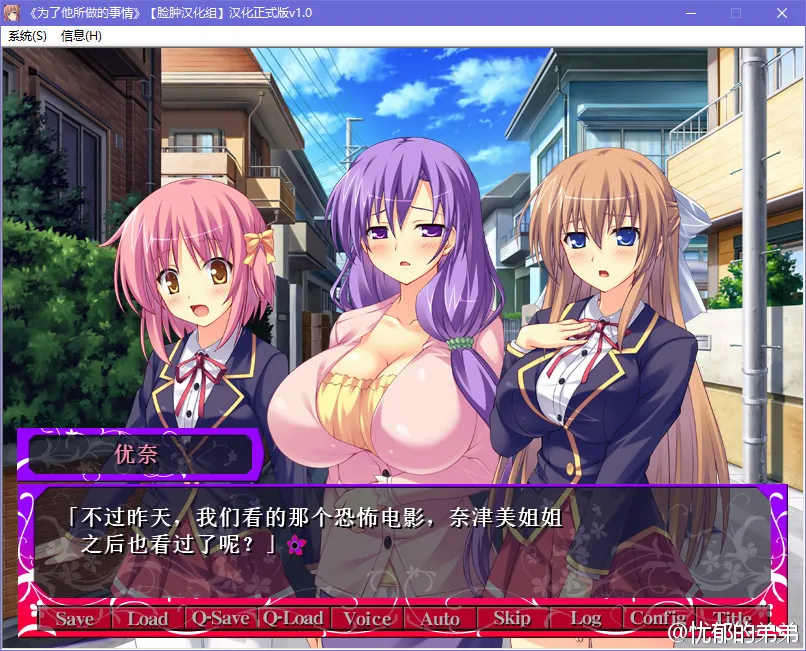Click the Save button
The width and height of the screenshot is (806, 651).
click(74, 619)
